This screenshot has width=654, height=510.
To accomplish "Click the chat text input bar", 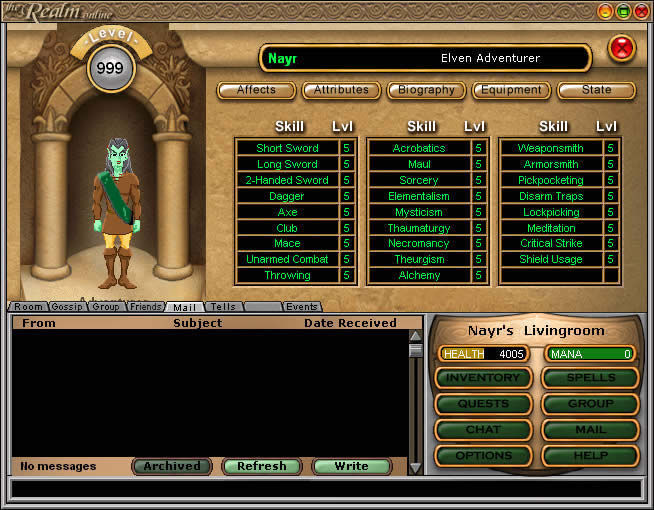I will [326, 489].
